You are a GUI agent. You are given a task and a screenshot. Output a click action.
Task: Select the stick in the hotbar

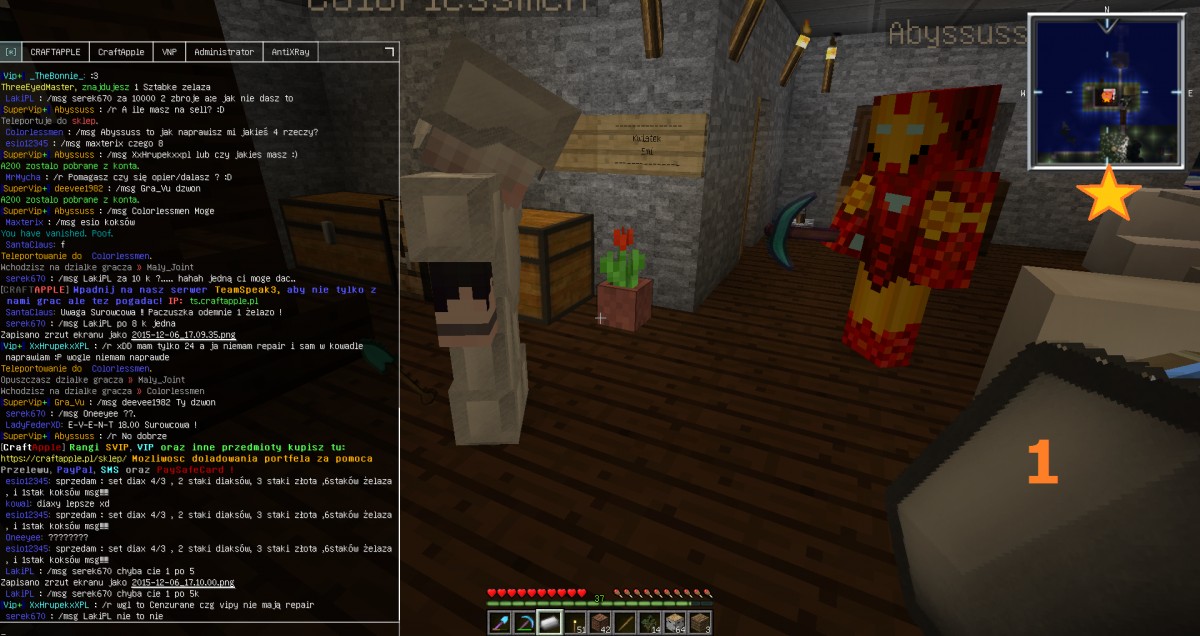(x=624, y=623)
